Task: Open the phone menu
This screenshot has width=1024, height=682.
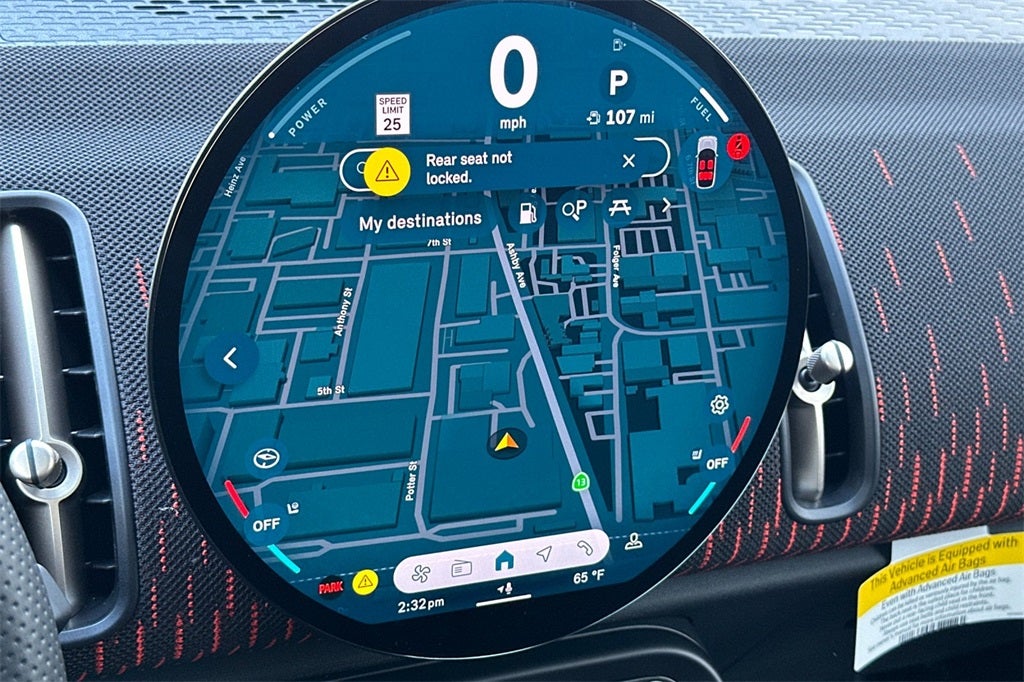Action: [583, 547]
